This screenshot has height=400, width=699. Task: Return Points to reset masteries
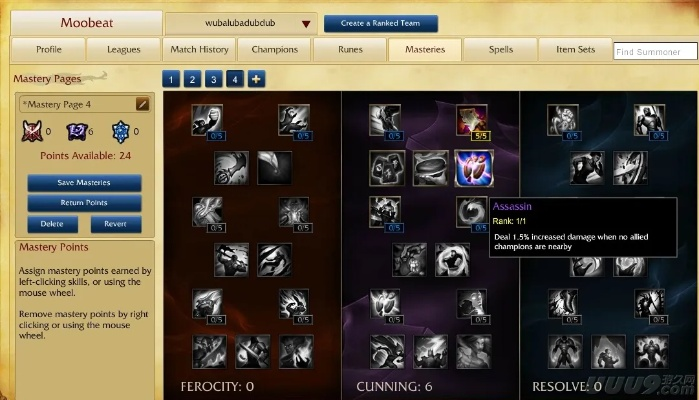84,203
